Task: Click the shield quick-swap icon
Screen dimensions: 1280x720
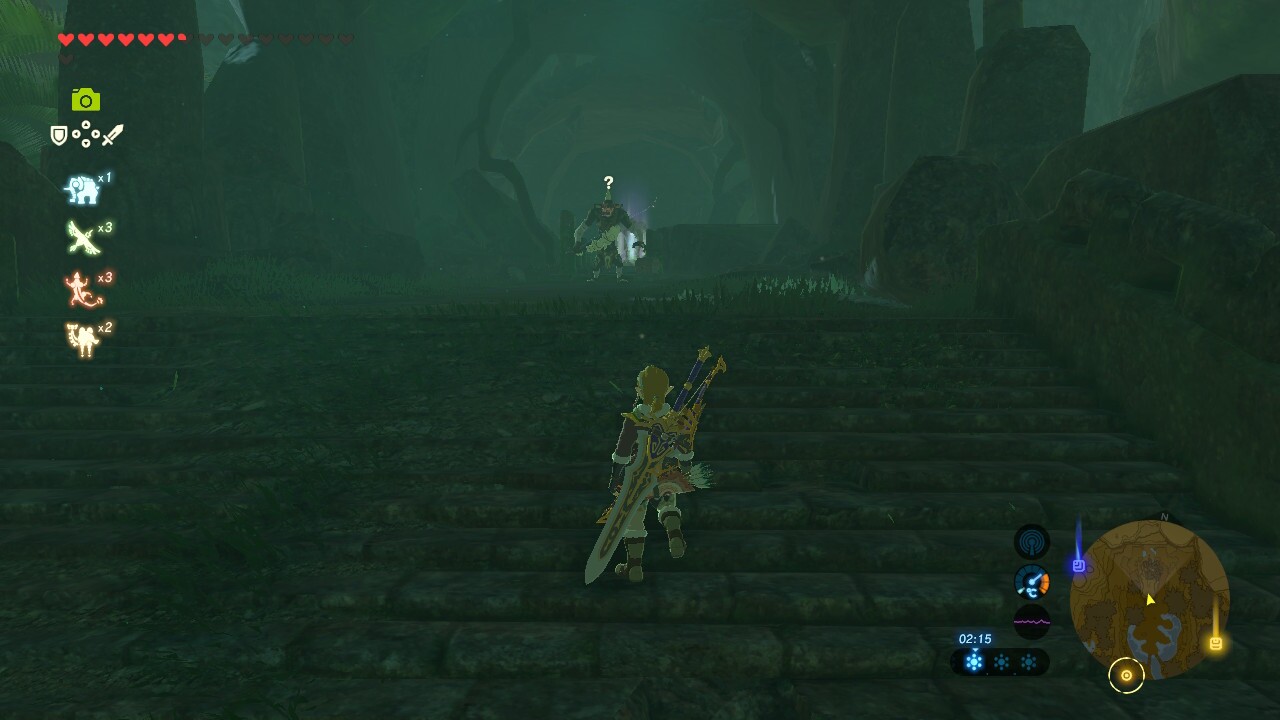Action: click(x=59, y=136)
